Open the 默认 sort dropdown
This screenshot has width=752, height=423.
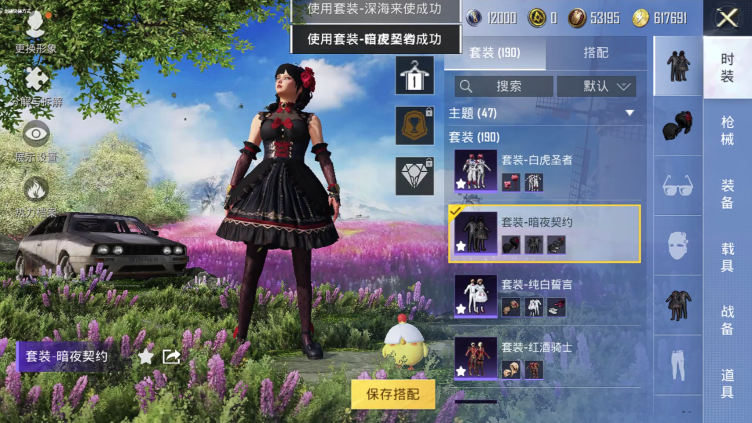tap(597, 86)
